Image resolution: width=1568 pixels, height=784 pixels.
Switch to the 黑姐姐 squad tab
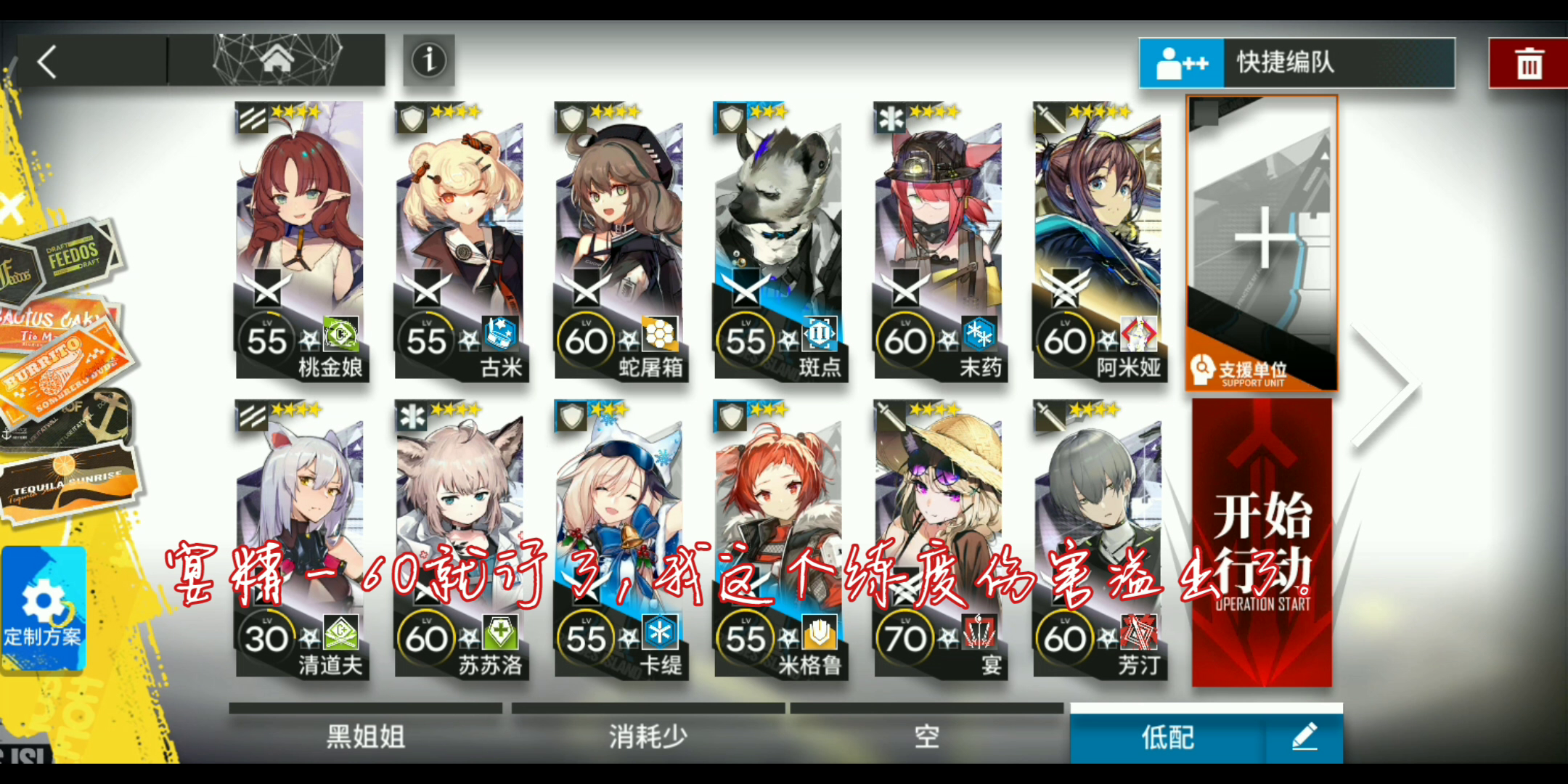(363, 735)
